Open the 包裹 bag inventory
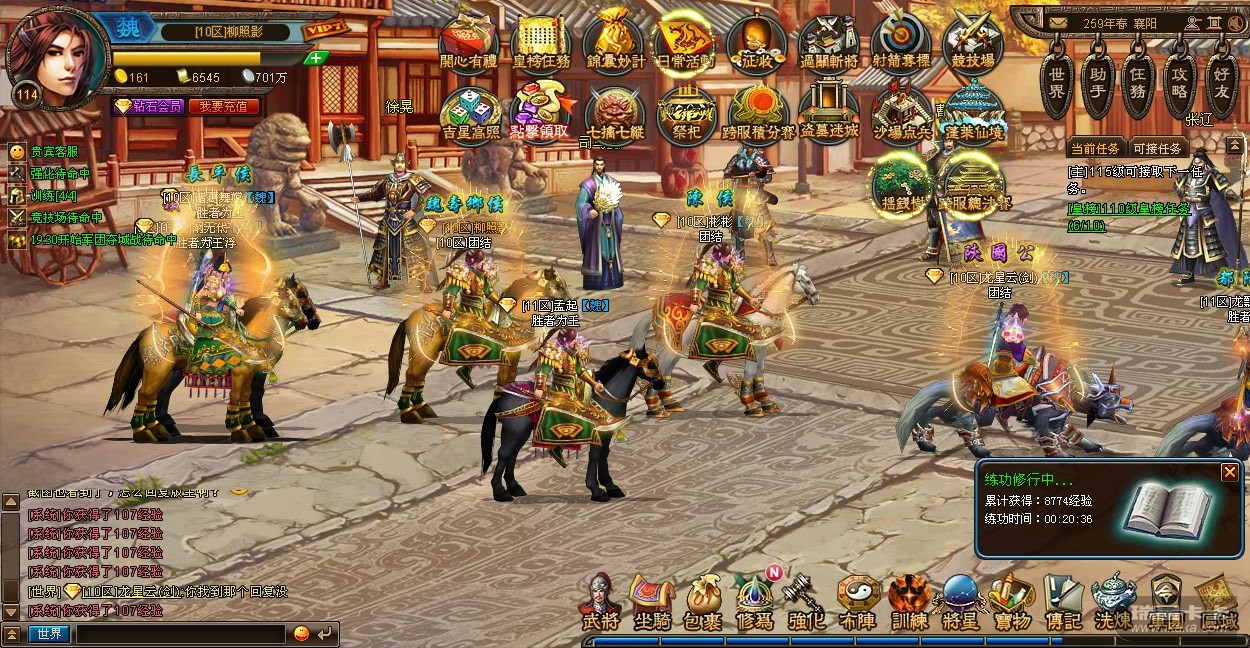 [703, 603]
